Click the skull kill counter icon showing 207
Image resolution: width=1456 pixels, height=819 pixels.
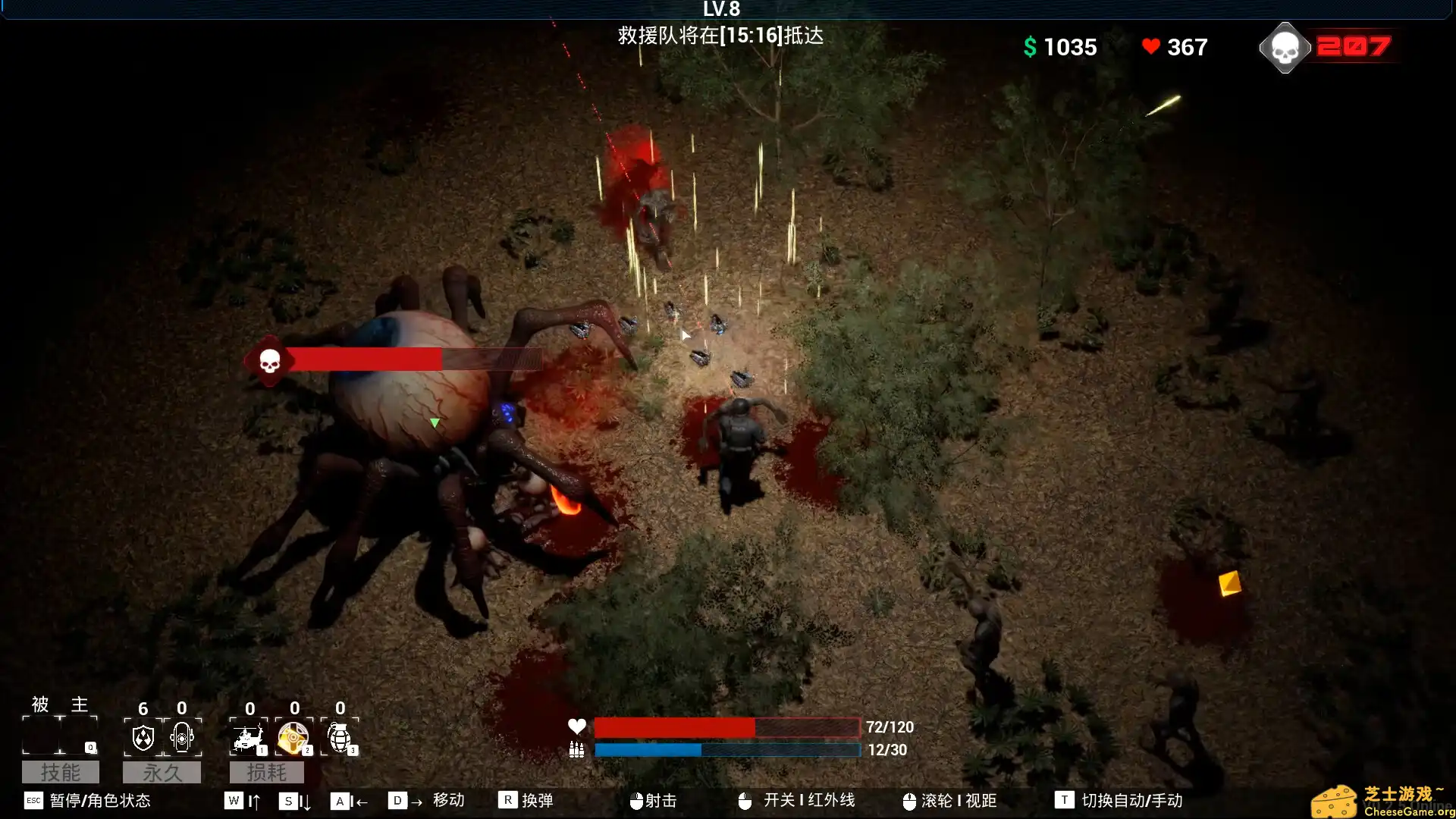(x=1285, y=47)
